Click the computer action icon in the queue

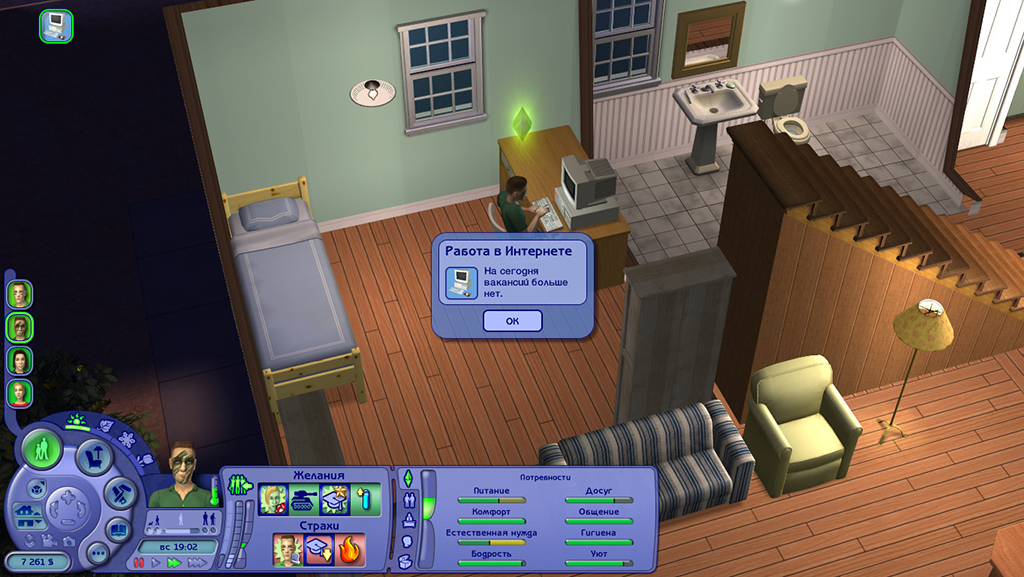click(56, 25)
